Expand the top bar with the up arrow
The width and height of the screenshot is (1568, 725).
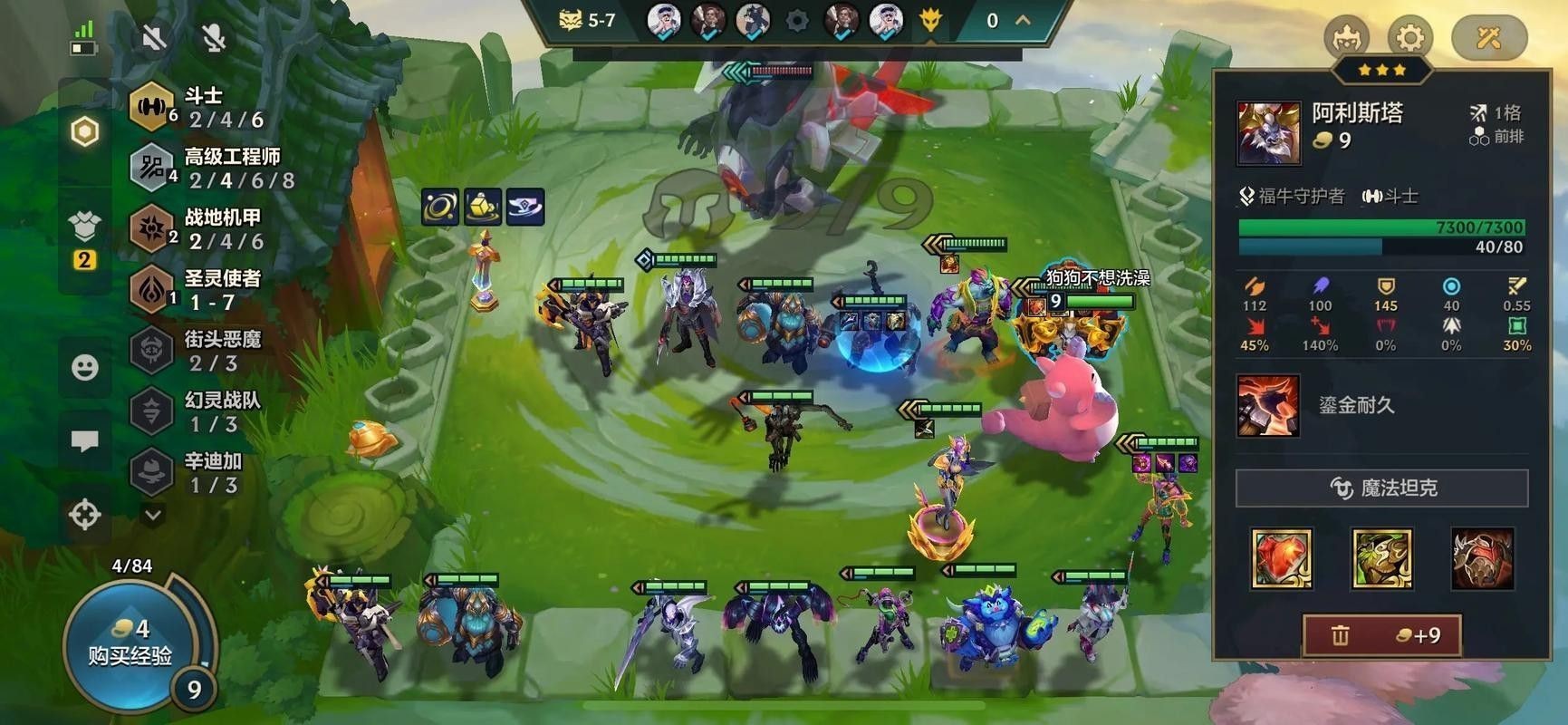pos(1023,20)
